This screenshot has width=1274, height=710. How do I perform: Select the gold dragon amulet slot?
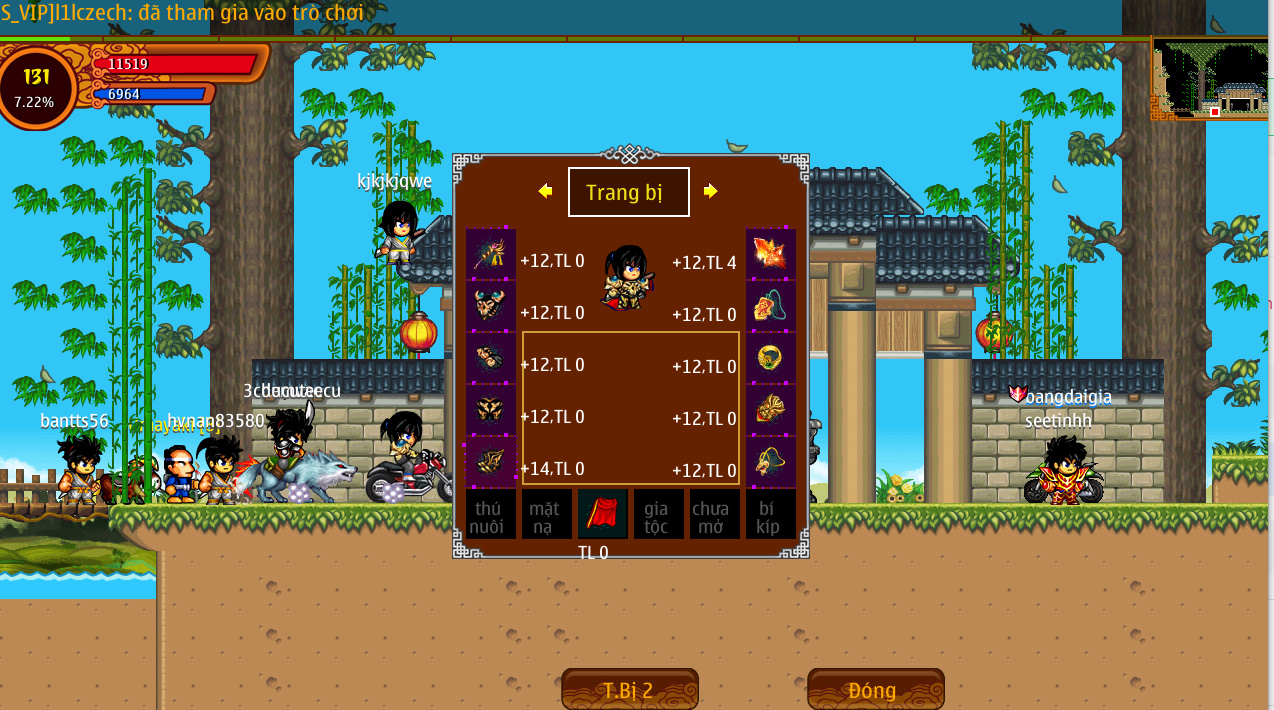tap(771, 462)
